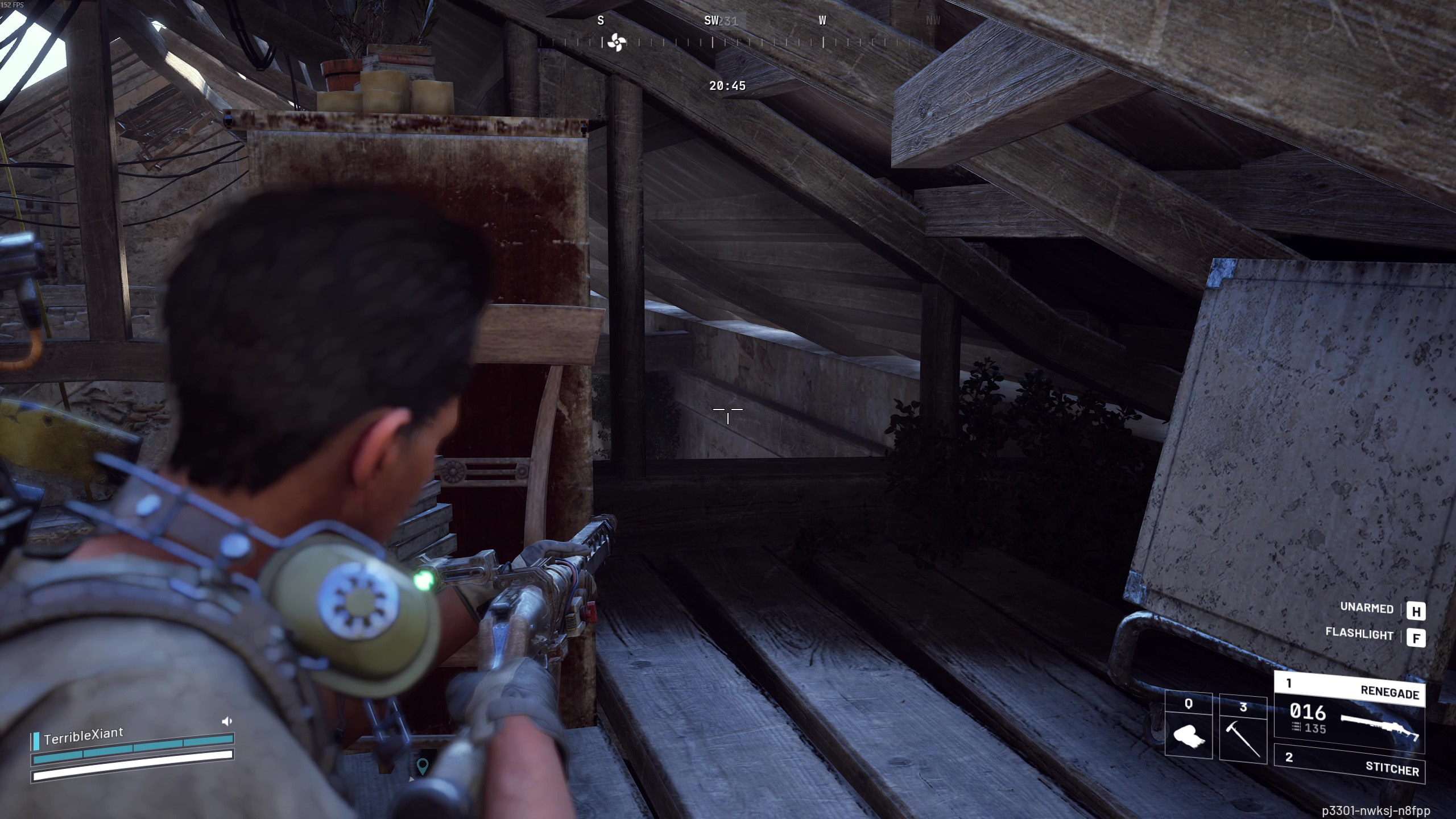Use the bandage quick-use slot
The width and height of the screenshot is (1456, 819).
pyautogui.click(x=1188, y=726)
